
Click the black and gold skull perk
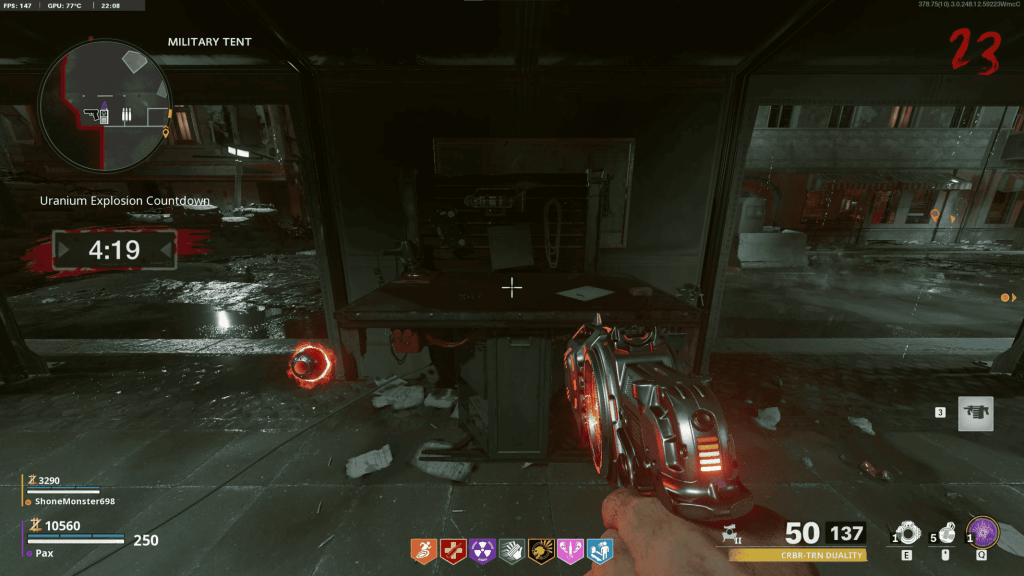(x=541, y=549)
